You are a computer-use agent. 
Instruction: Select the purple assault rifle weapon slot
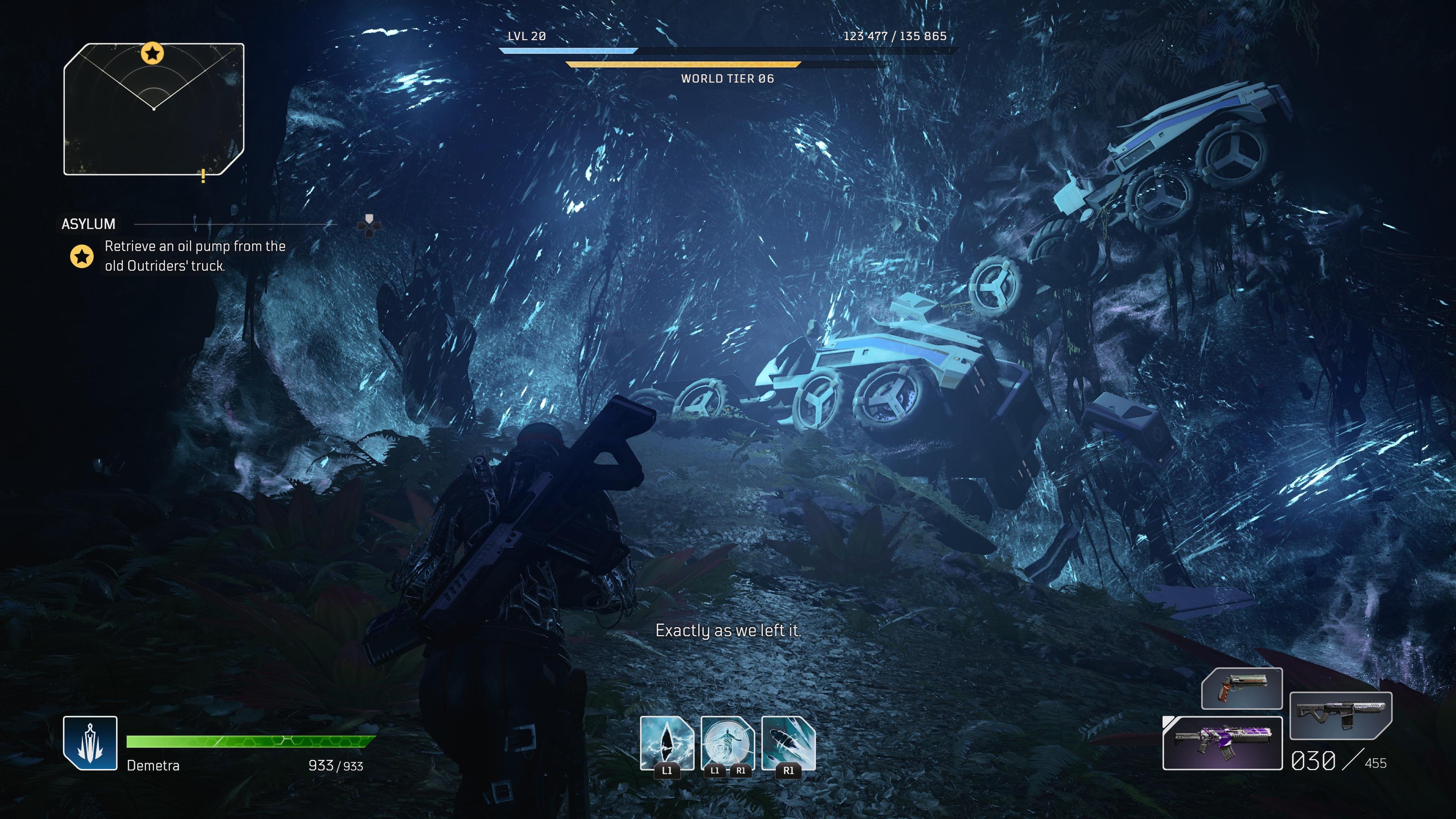[1222, 743]
